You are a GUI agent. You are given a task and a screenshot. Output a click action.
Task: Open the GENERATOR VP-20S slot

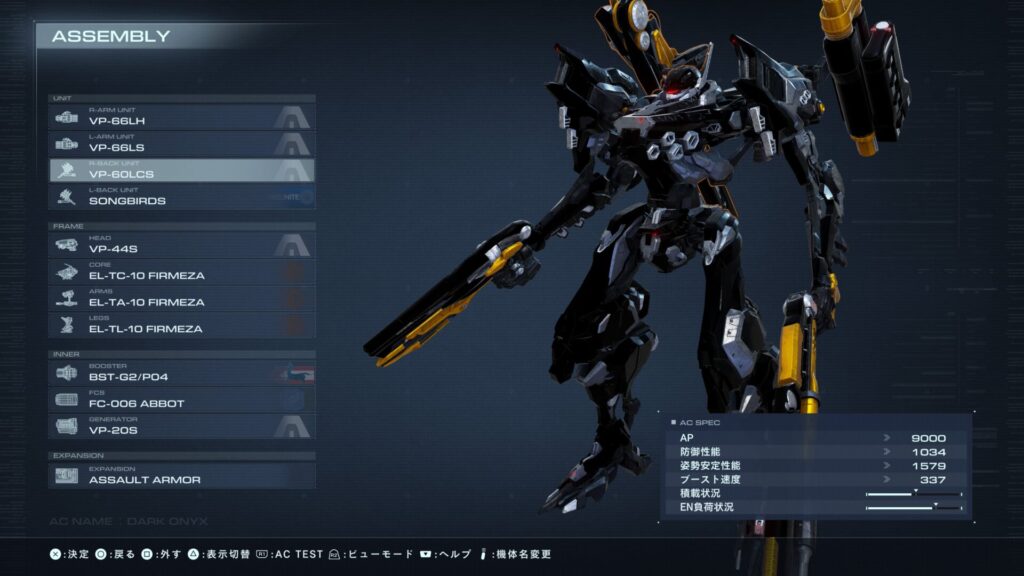tap(182, 426)
